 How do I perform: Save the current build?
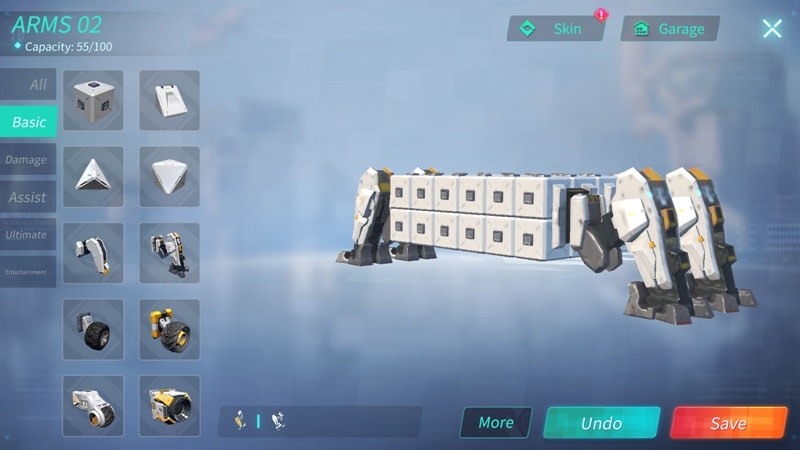pyautogui.click(x=728, y=422)
